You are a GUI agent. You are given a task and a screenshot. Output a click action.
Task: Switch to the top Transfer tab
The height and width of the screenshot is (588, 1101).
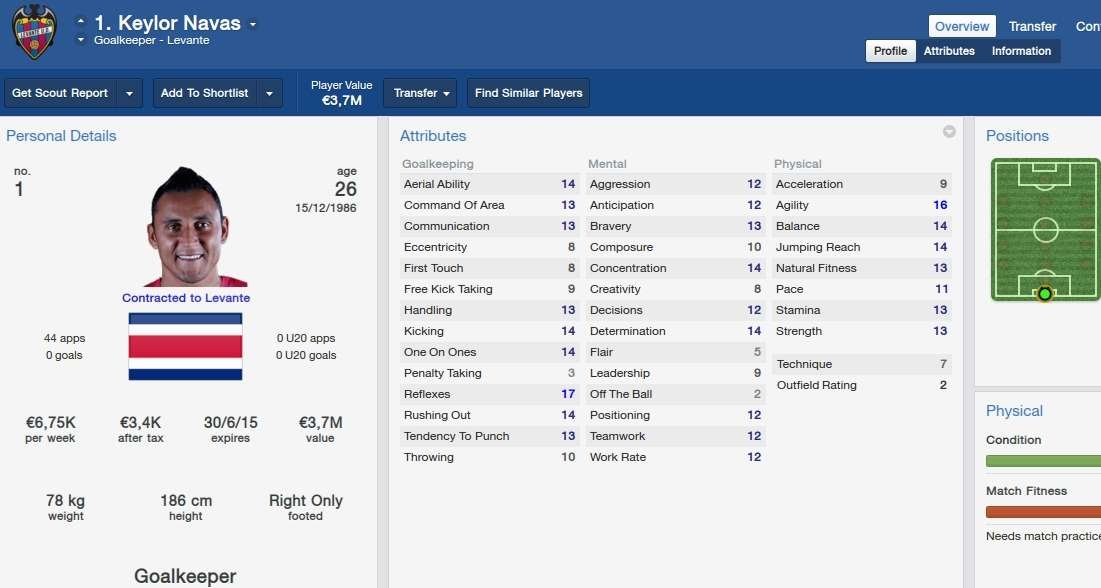coord(1032,27)
